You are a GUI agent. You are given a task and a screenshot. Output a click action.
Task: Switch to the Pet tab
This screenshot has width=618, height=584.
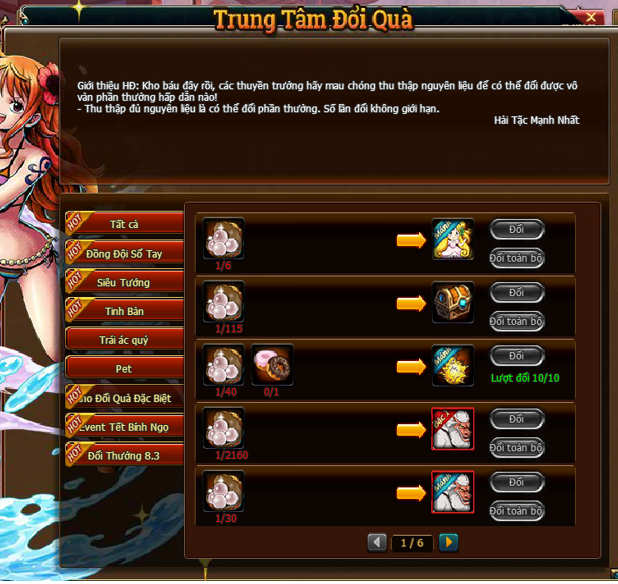tap(125, 368)
